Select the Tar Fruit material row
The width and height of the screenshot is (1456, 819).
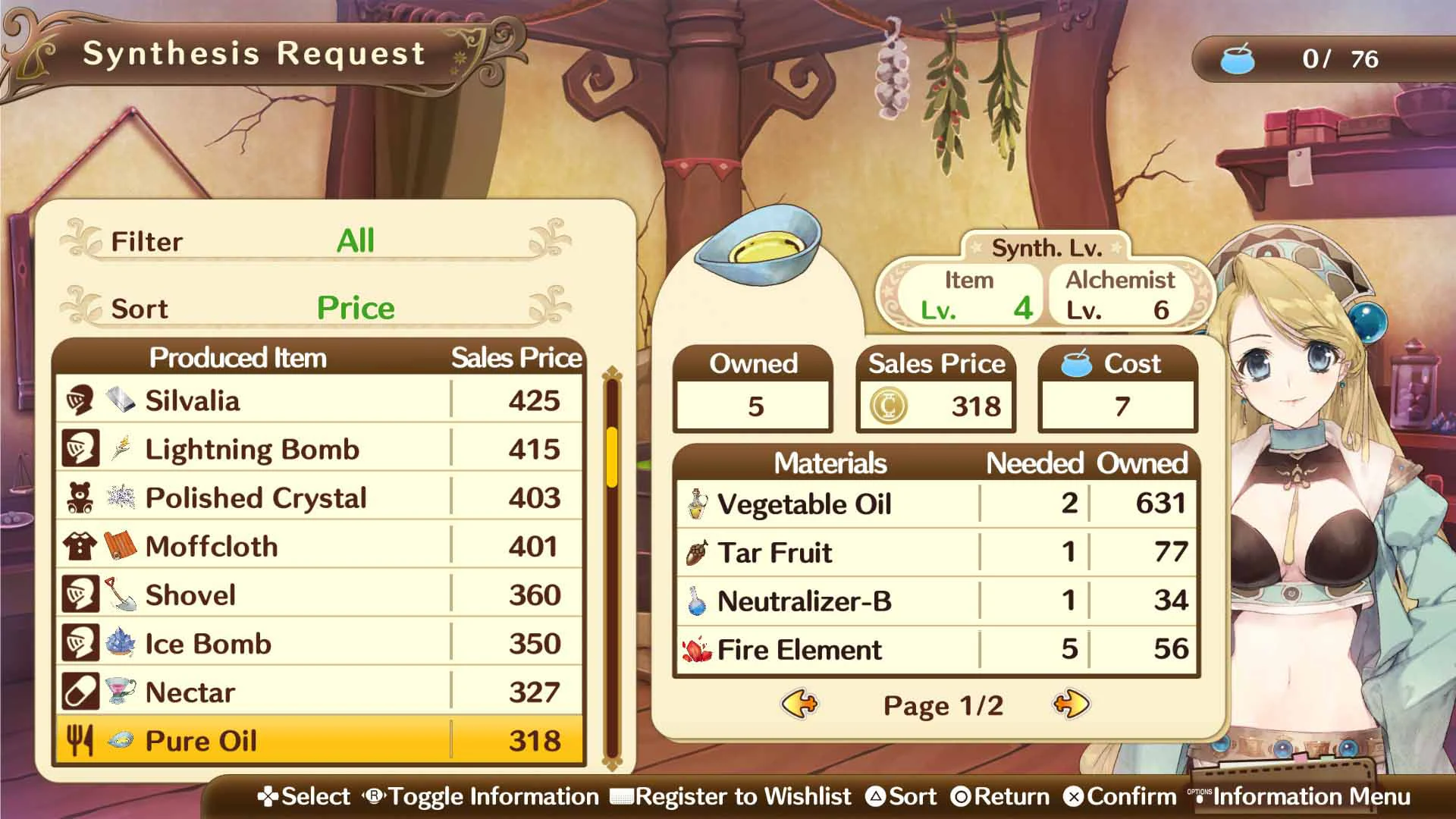tap(937, 552)
